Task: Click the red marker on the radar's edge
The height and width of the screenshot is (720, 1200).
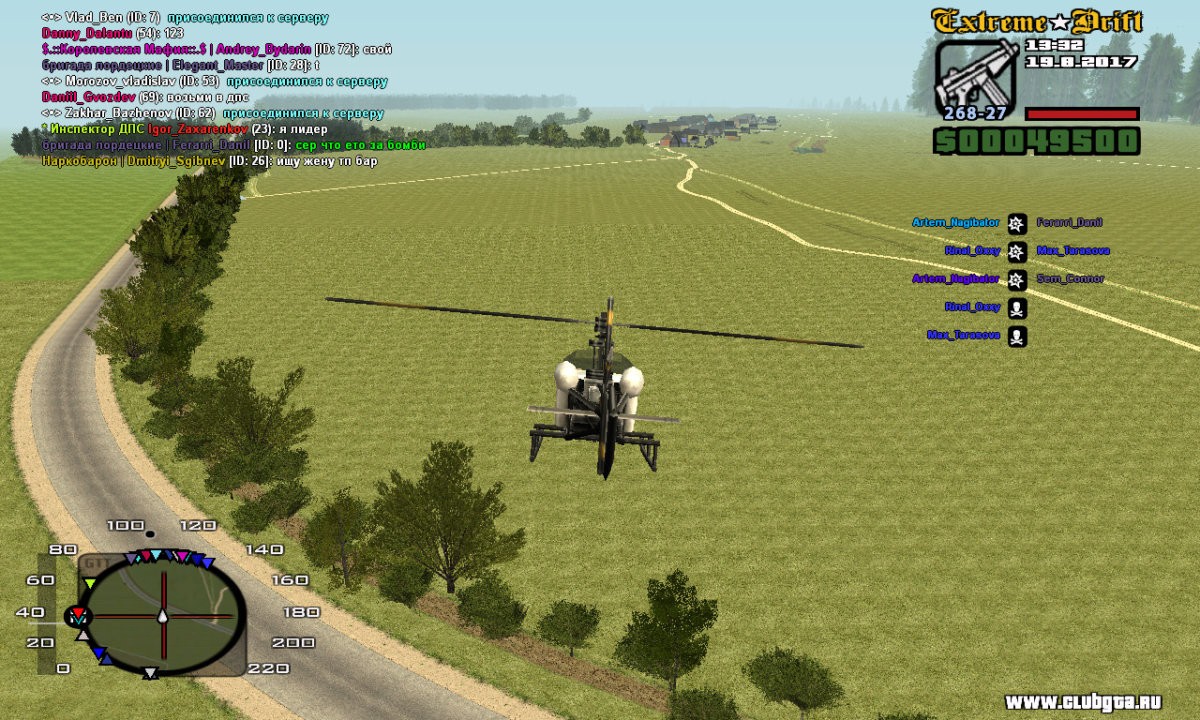Action: click(x=78, y=614)
